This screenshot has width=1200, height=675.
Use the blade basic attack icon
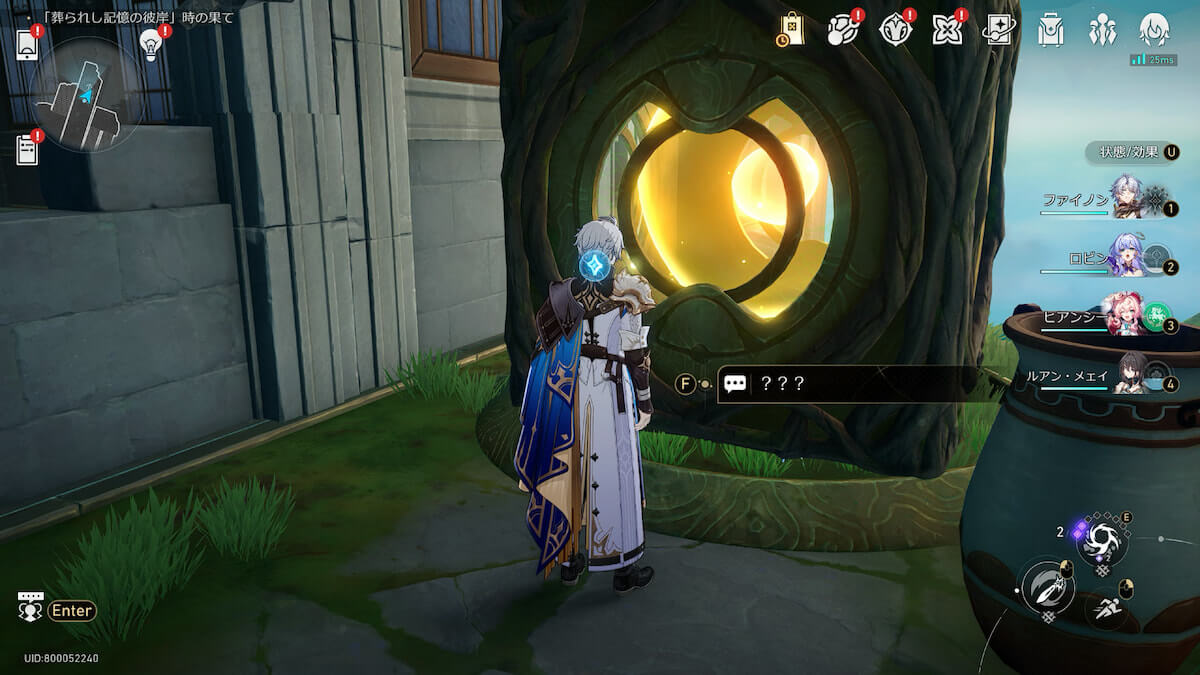(1047, 588)
